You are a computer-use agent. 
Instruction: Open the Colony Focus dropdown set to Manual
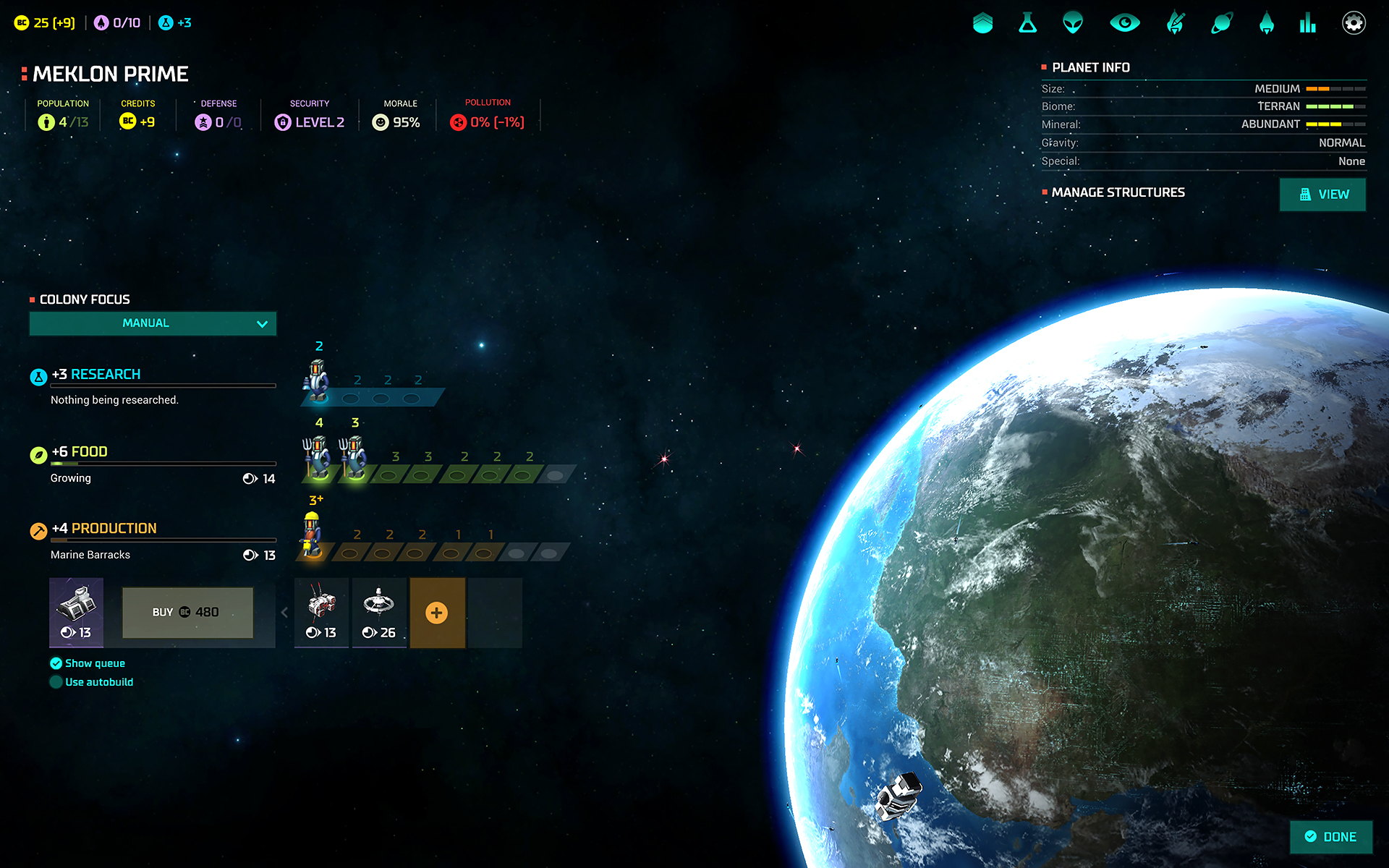(x=153, y=323)
